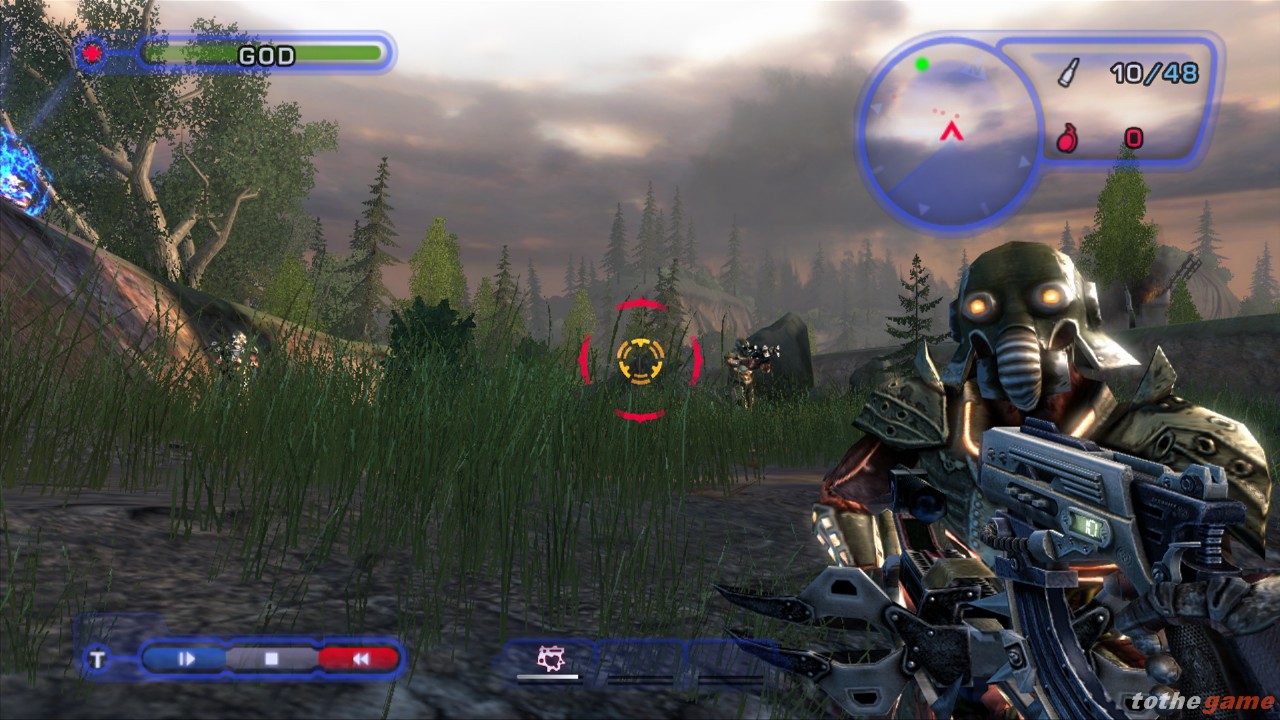Select the grey stop-time control
This screenshot has height=720, width=1280.
[x=271, y=658]
